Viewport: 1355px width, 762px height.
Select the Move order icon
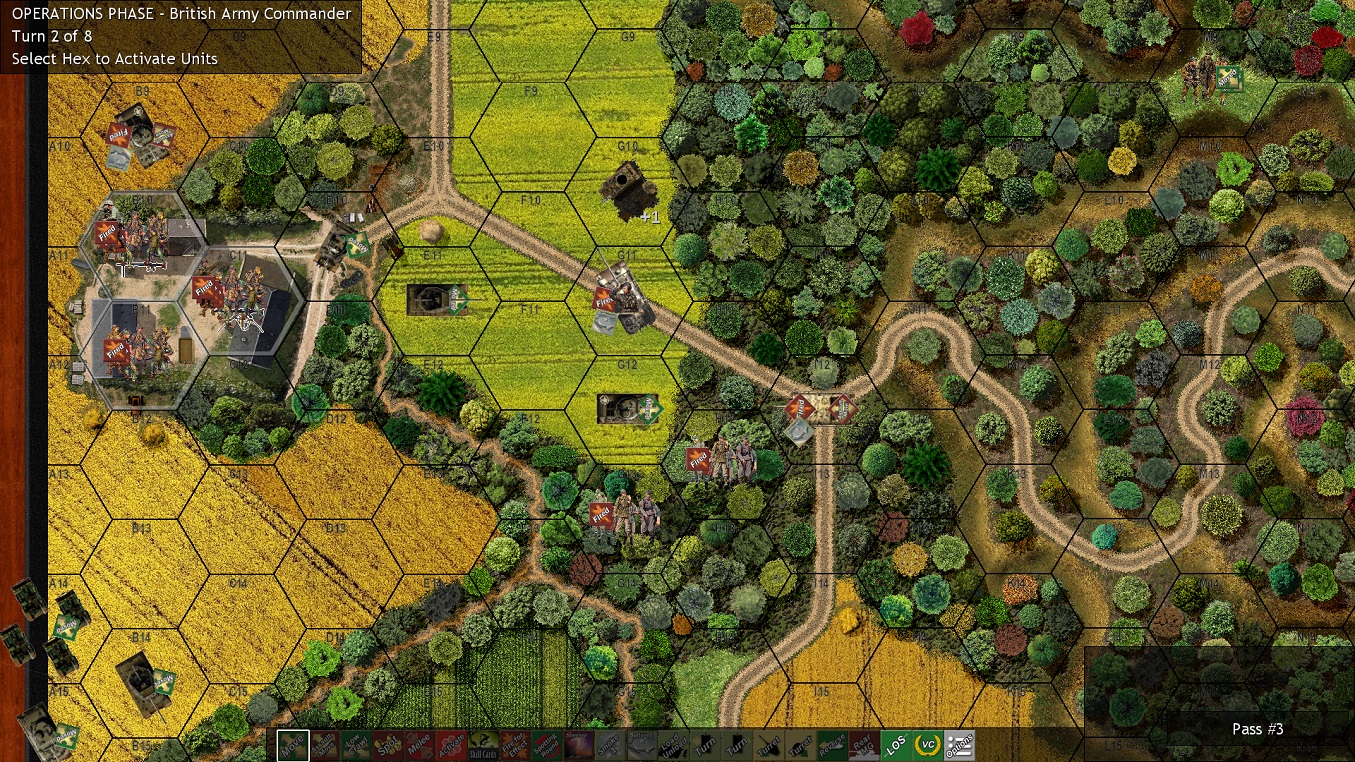click(x=293, y=745)
